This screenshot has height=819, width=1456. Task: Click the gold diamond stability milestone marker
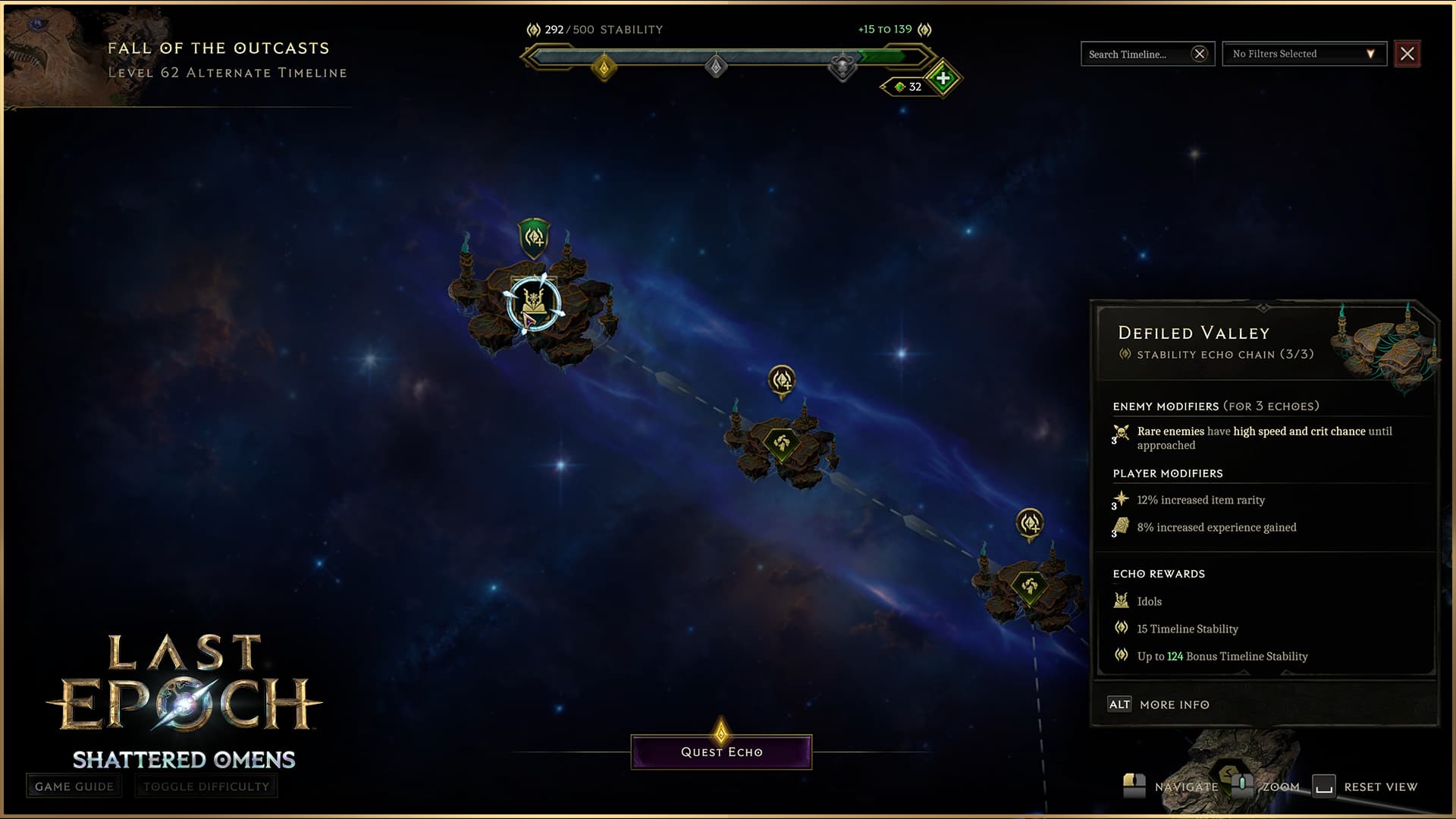(604, 68)
